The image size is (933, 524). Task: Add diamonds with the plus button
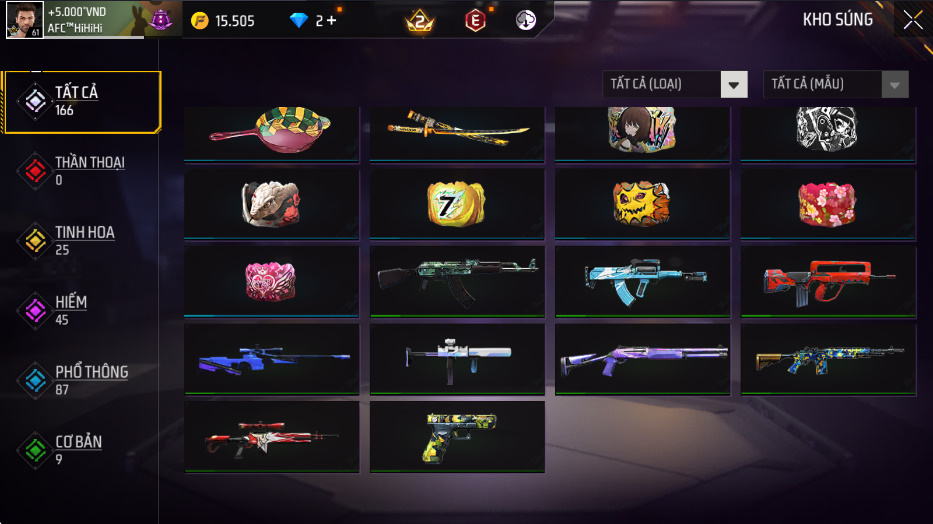click(x=332, y=21)
